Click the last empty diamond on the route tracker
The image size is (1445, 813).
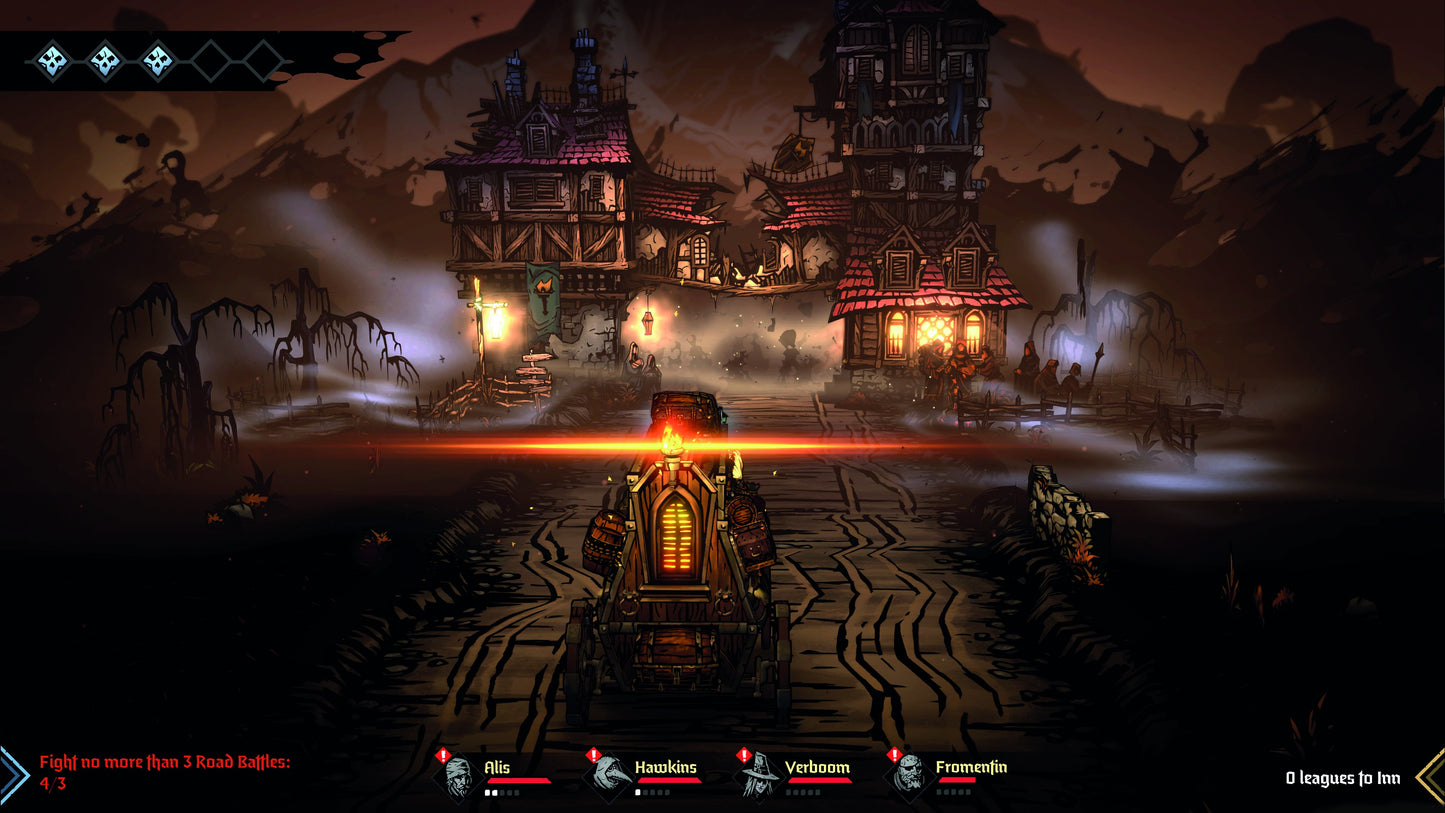263,62
